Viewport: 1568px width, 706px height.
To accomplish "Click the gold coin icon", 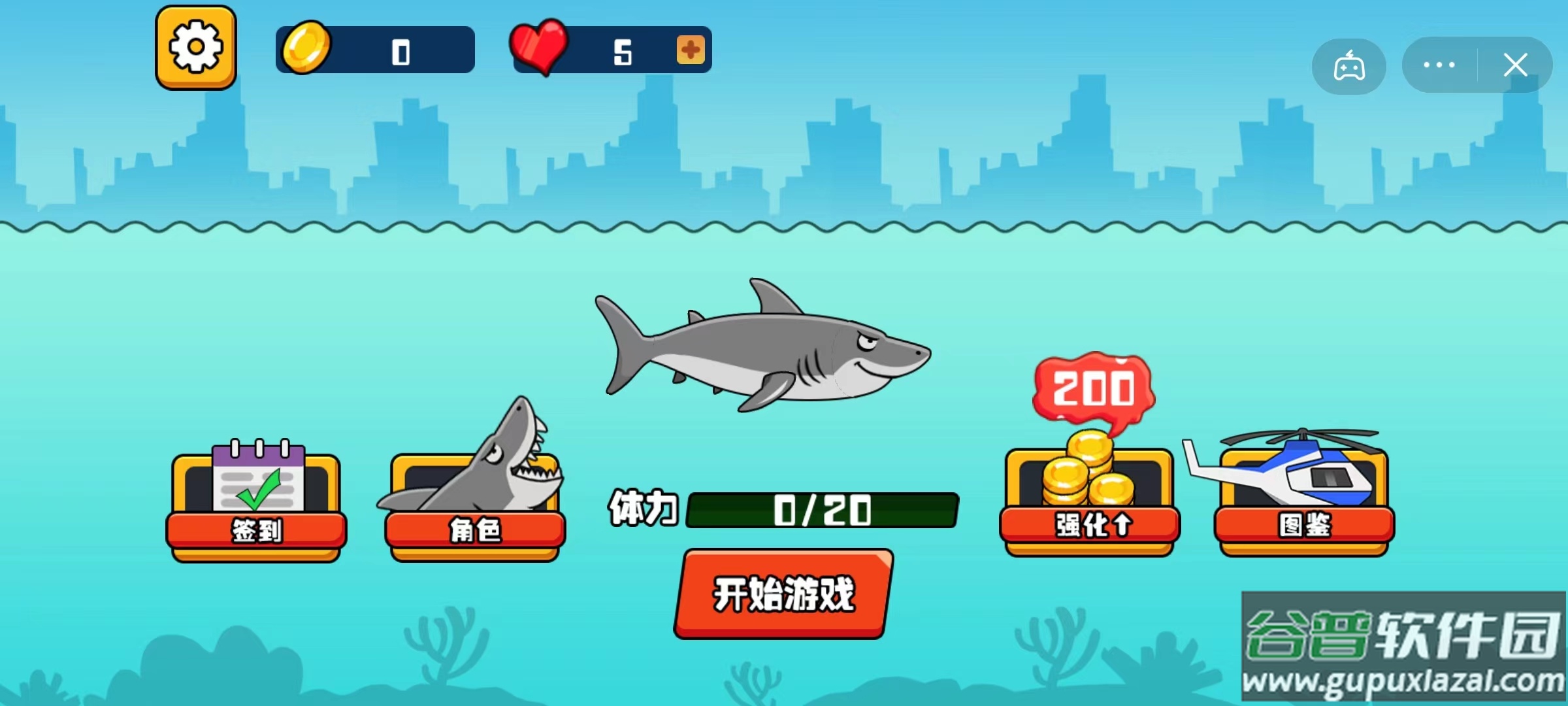I will coord(306,49).
